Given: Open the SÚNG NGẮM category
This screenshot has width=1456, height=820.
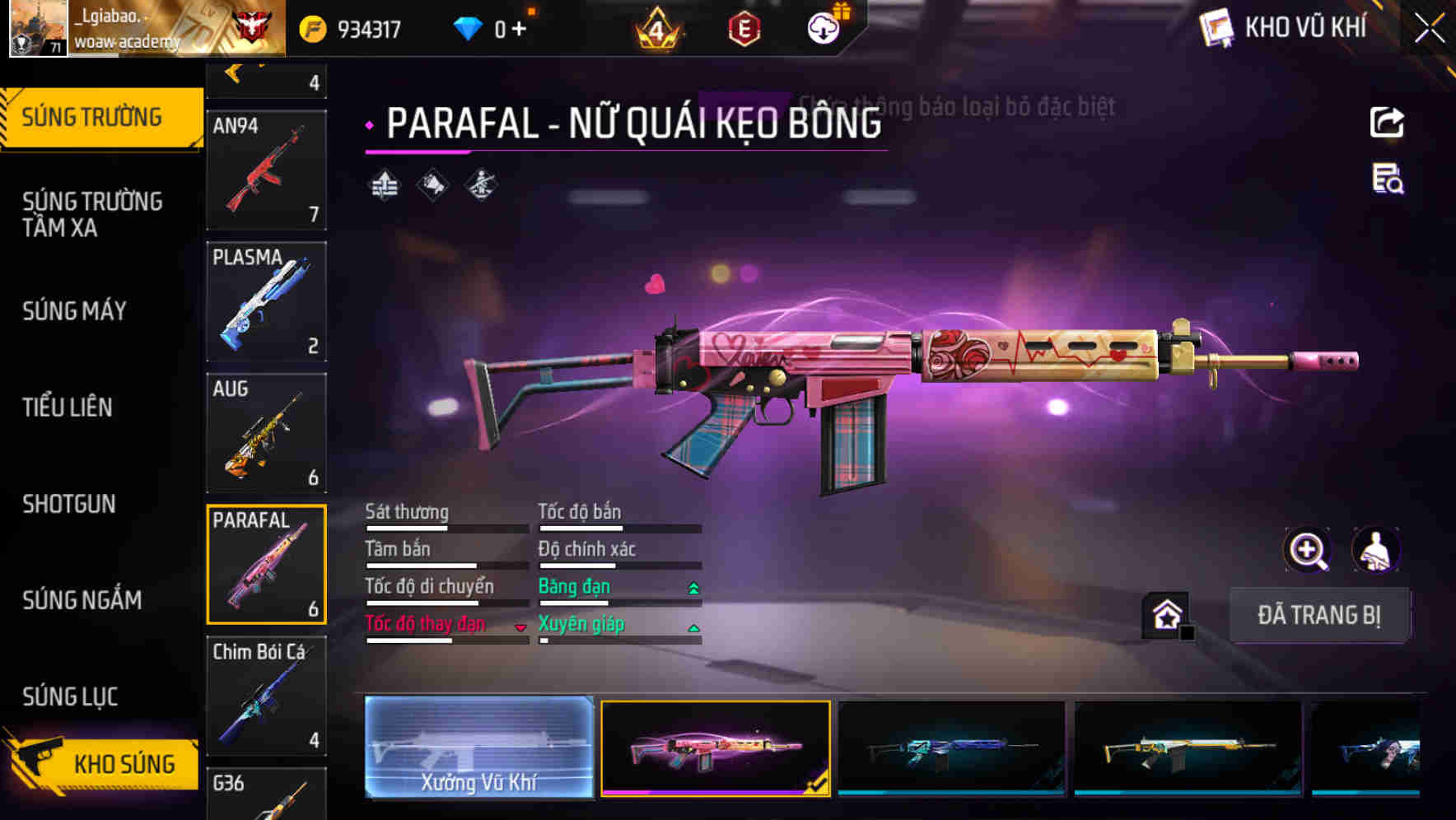Looking at the screenshot, I should pos(82,600).
